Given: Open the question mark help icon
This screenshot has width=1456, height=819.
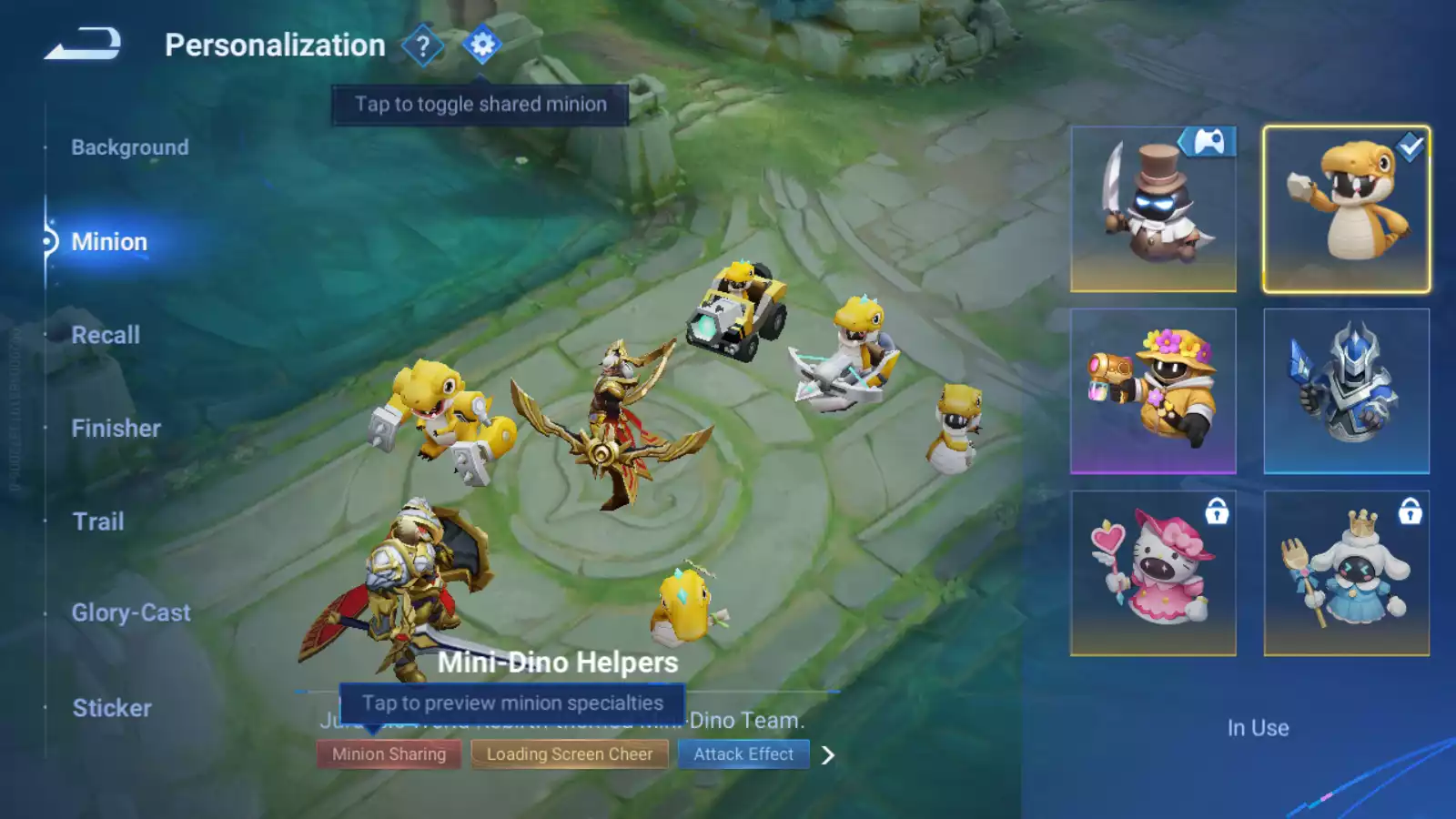Looking at the screenshot, I should (x=422, y=45).
